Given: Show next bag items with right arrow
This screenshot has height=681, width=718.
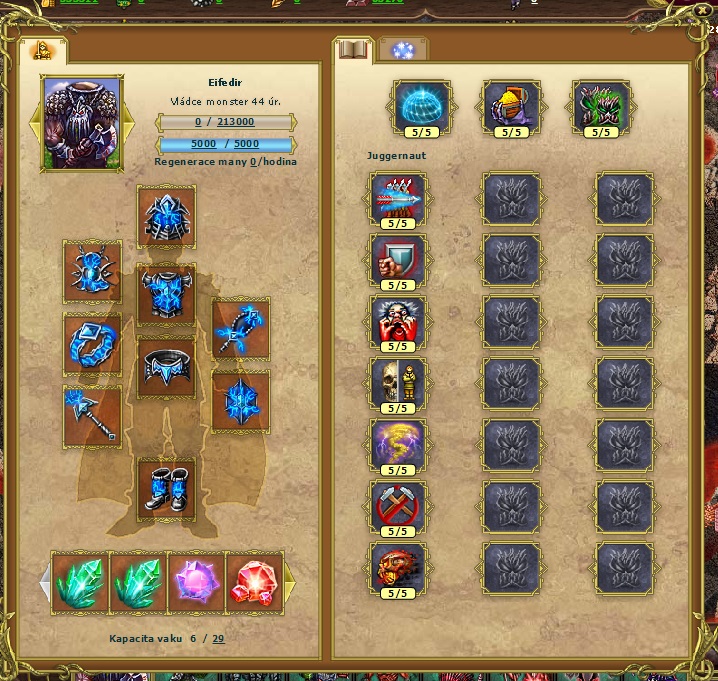Looking at the screenshot, I should (290, 581).
